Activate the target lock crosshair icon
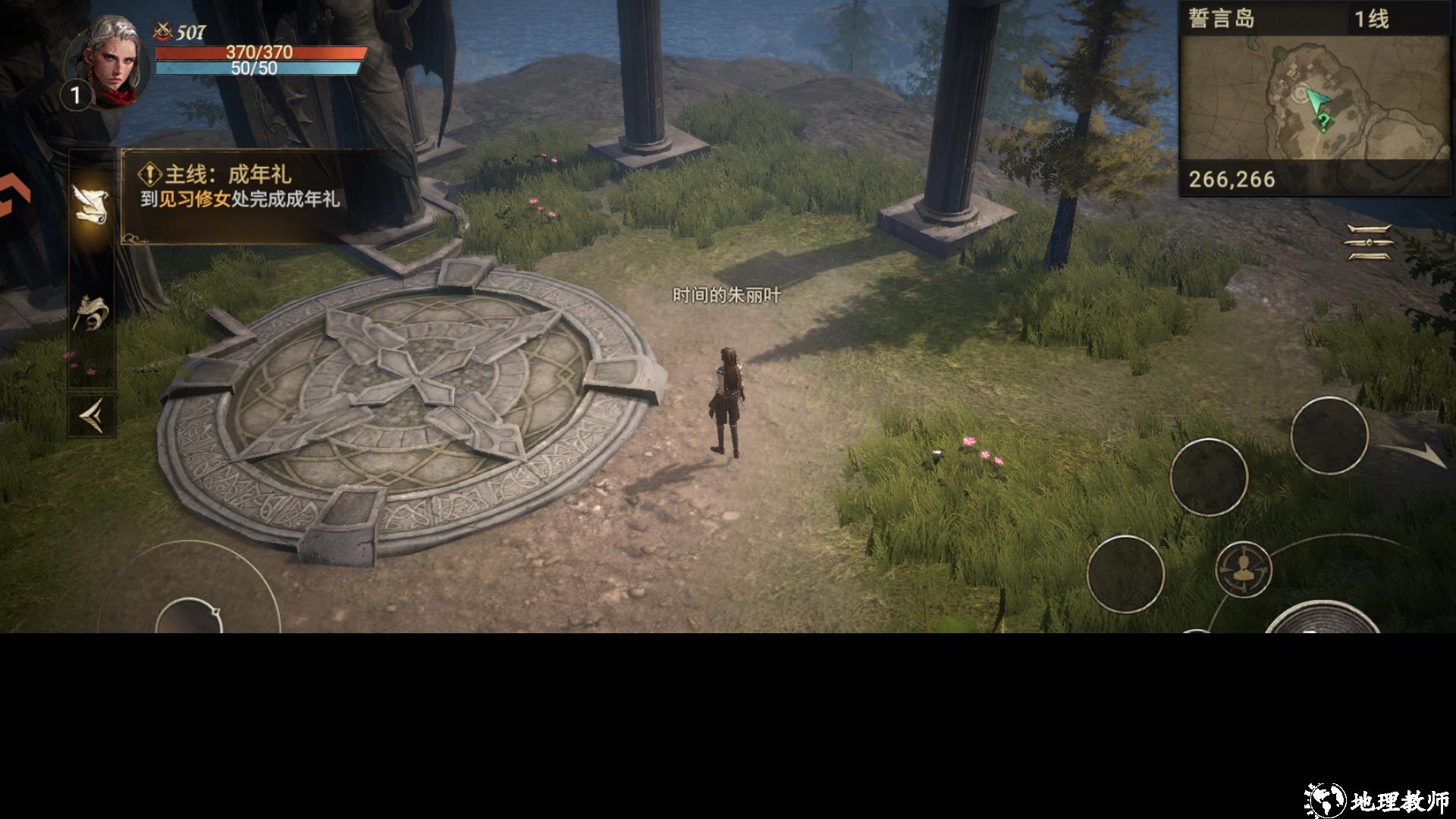 1244,569
